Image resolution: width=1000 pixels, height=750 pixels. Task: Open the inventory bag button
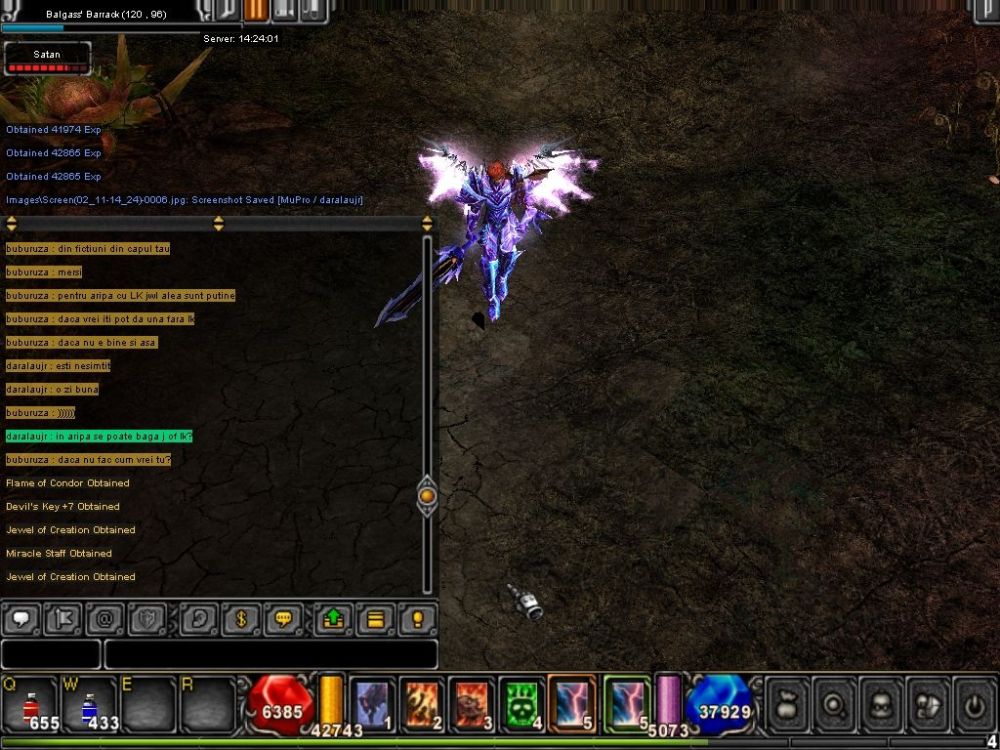pyautogui.click(x=787, y=703)
